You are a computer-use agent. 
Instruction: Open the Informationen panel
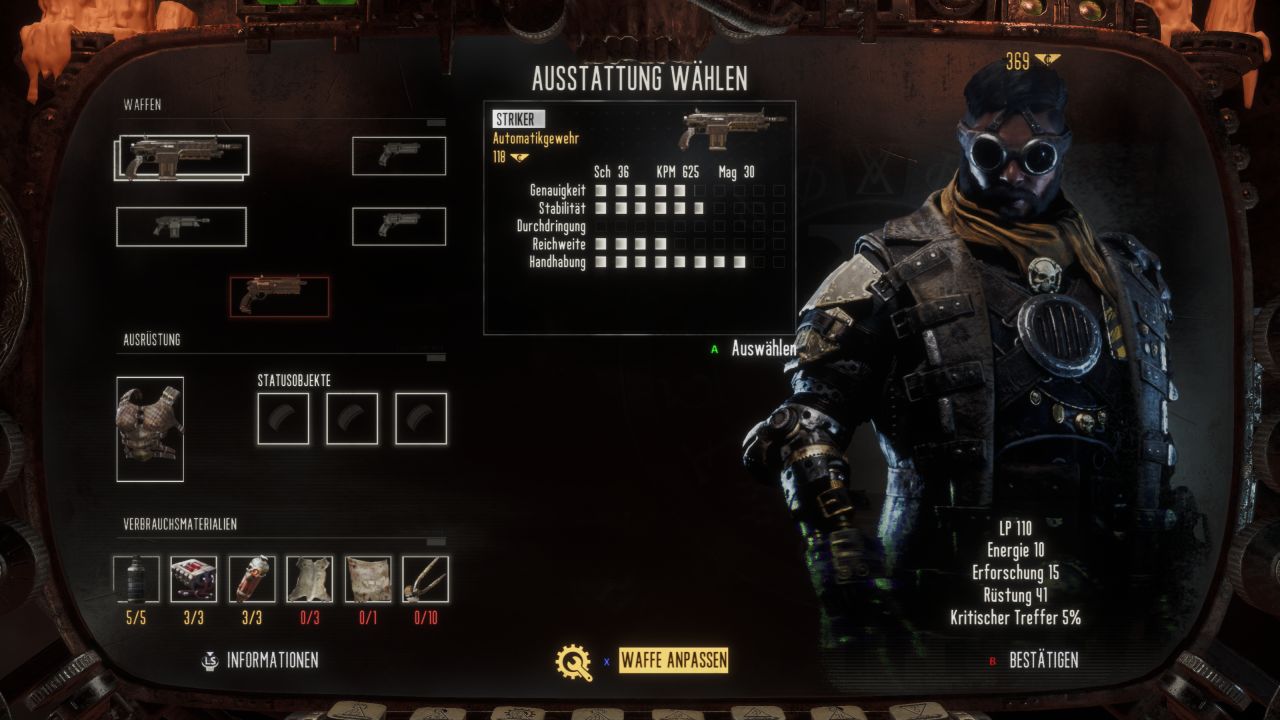[x=272, y=660]
